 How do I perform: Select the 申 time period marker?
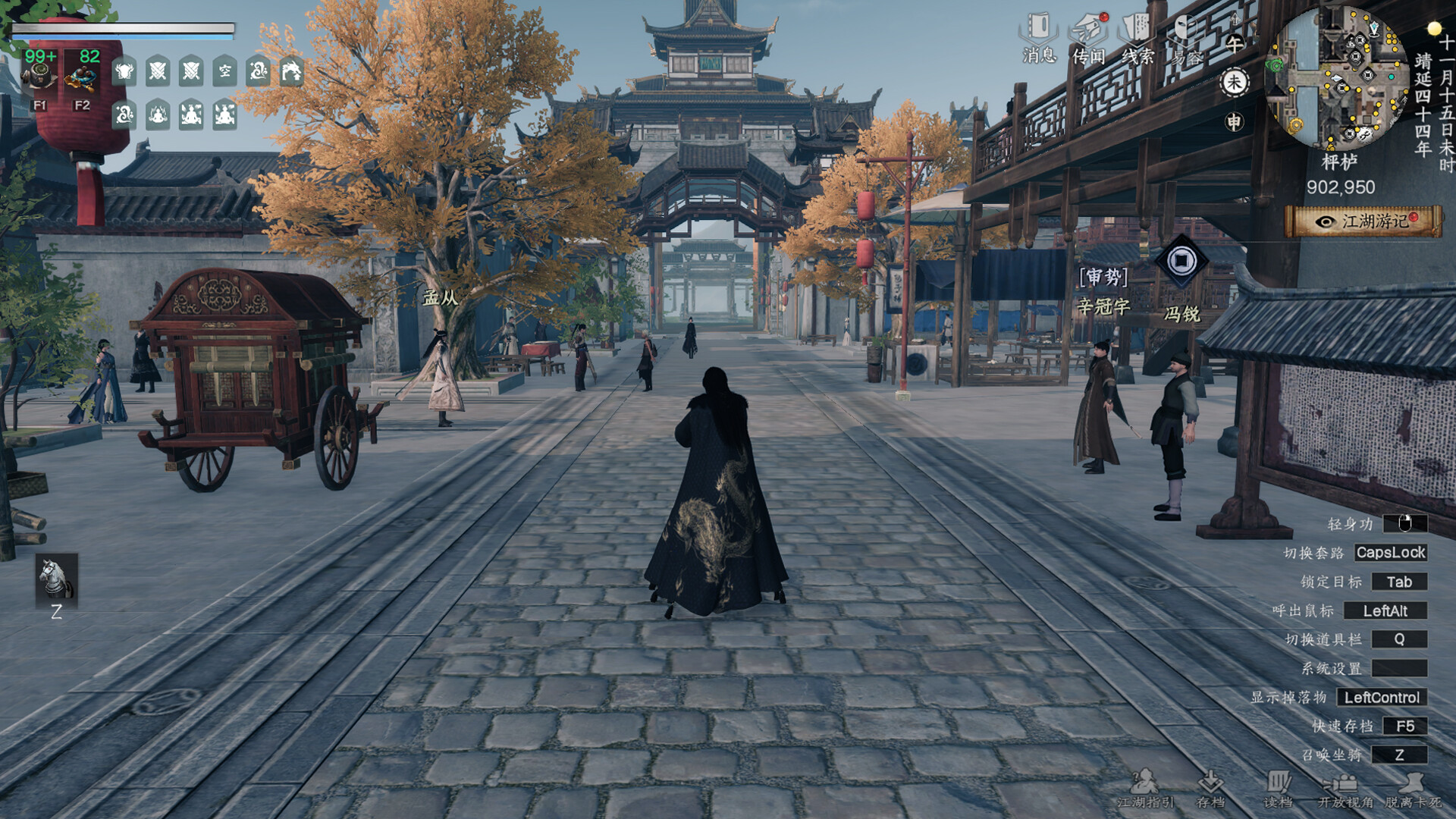pos(1234,121)
